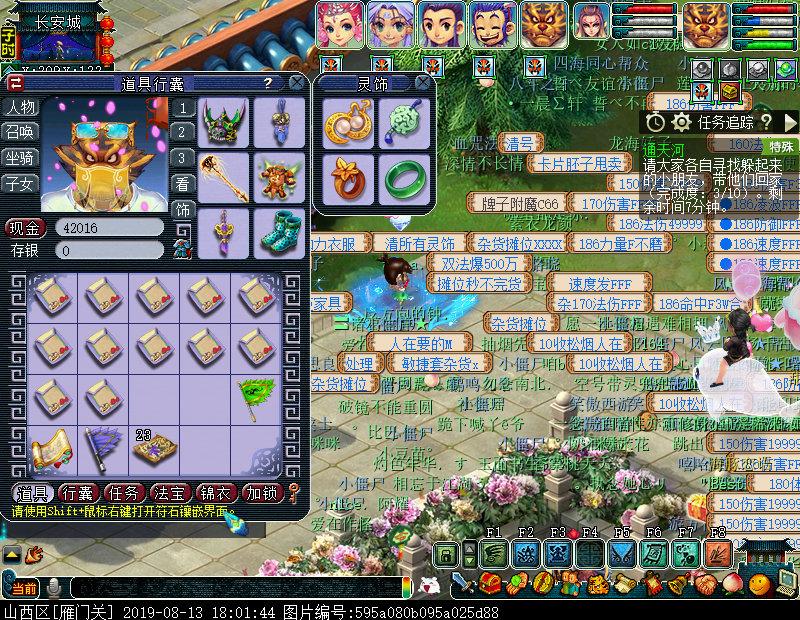The height and width of the screenshot is (620, 800).
Task: Click the 加锁 lock button
Action: click(x=264, y=493)
